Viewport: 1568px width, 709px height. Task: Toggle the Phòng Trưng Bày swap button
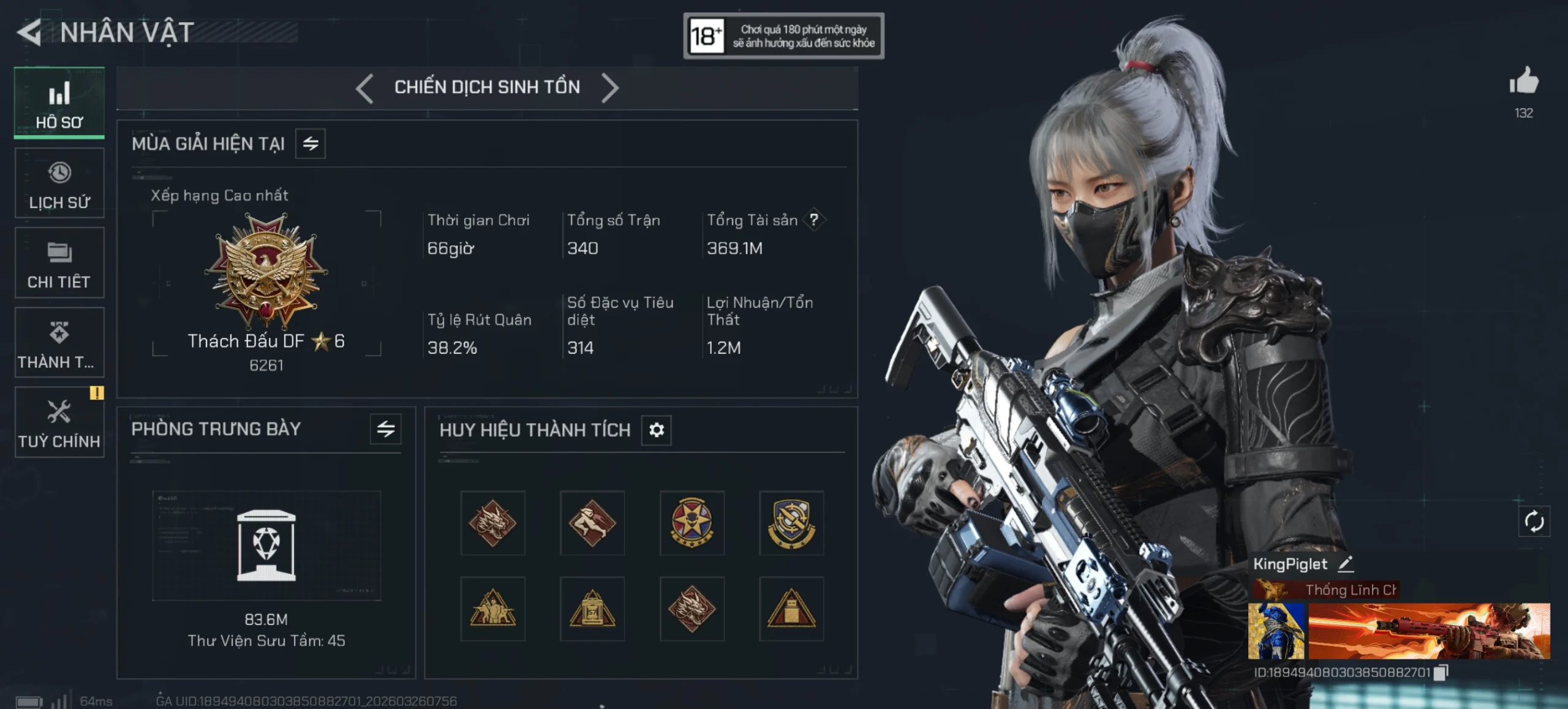pos(385,429)
